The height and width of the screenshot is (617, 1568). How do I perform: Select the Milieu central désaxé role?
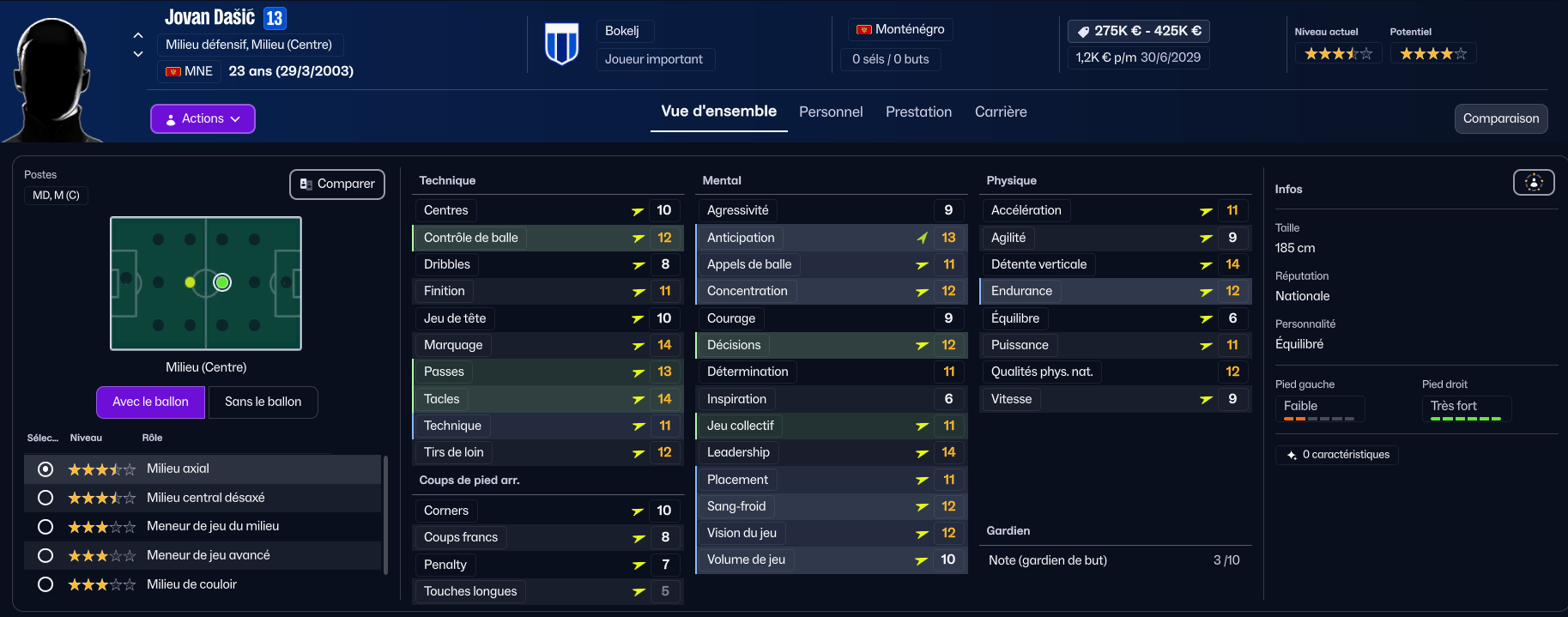pos(46,498)
